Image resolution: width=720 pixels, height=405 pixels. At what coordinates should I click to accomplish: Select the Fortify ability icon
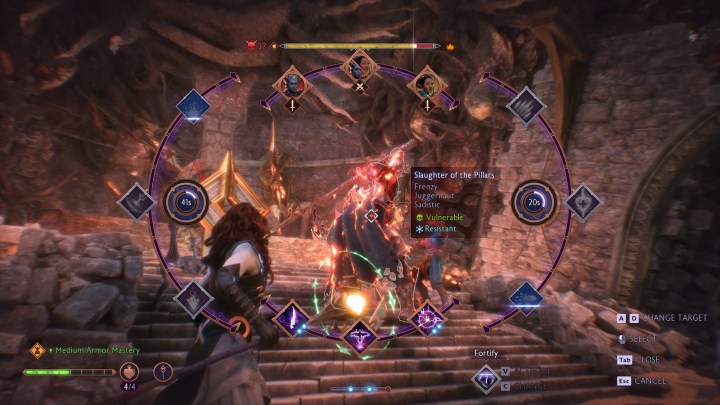click(486, 377)
